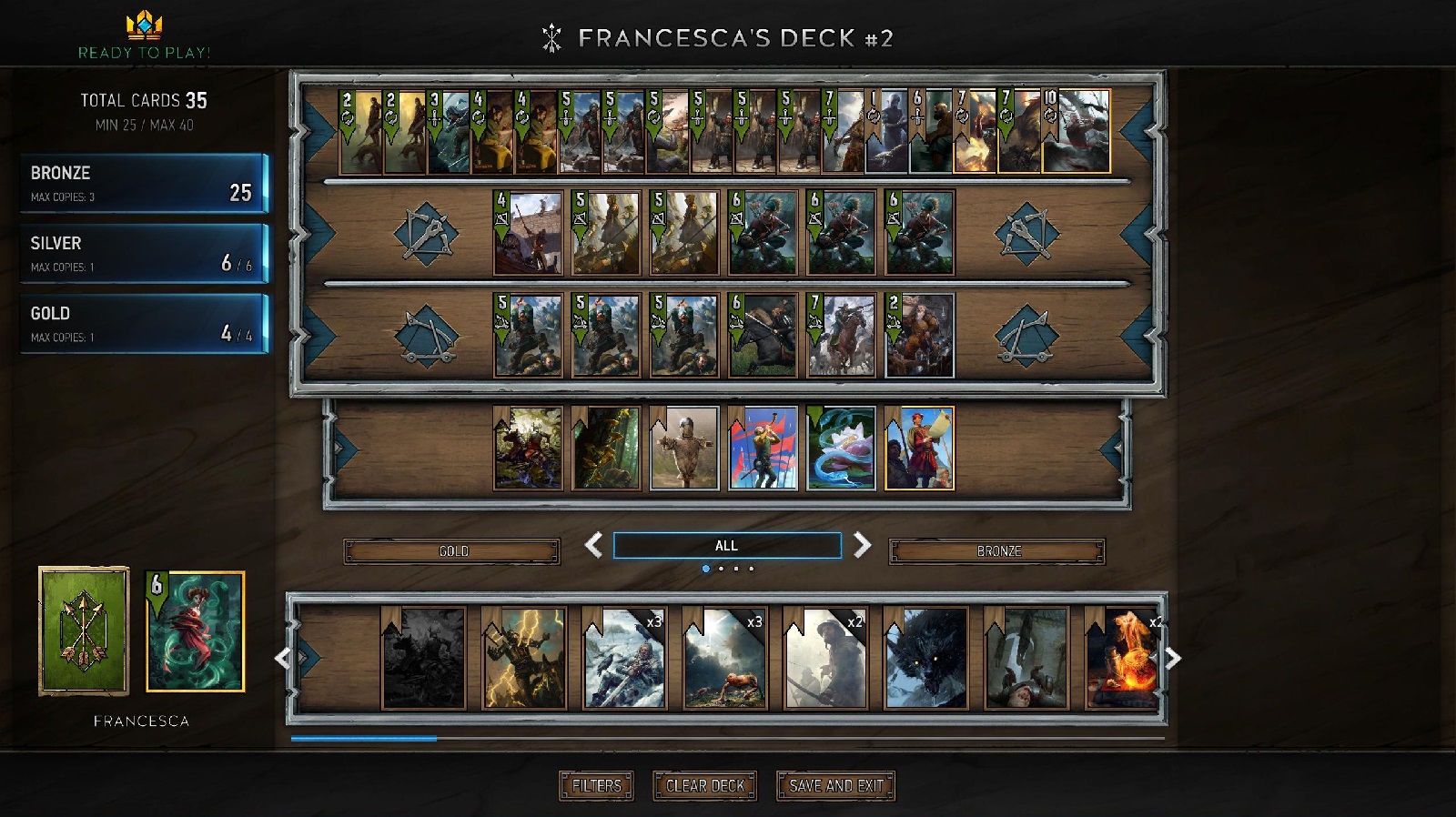Save and exit the deck builder
Image resolution: width=1456 pixels, height=817 pixels.
(835, 785)
